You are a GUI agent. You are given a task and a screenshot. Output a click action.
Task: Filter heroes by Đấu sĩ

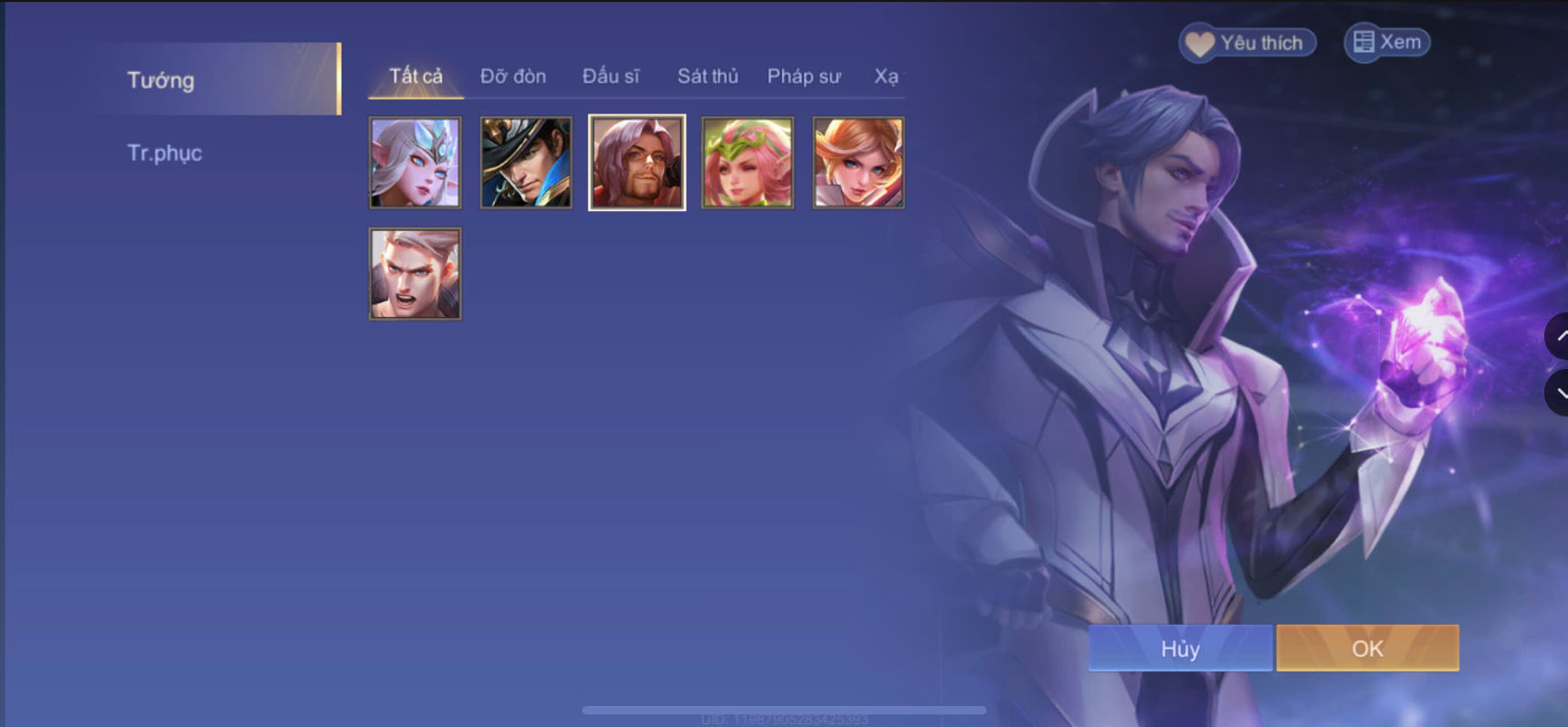pyautogui.click(x=614, y=77)
